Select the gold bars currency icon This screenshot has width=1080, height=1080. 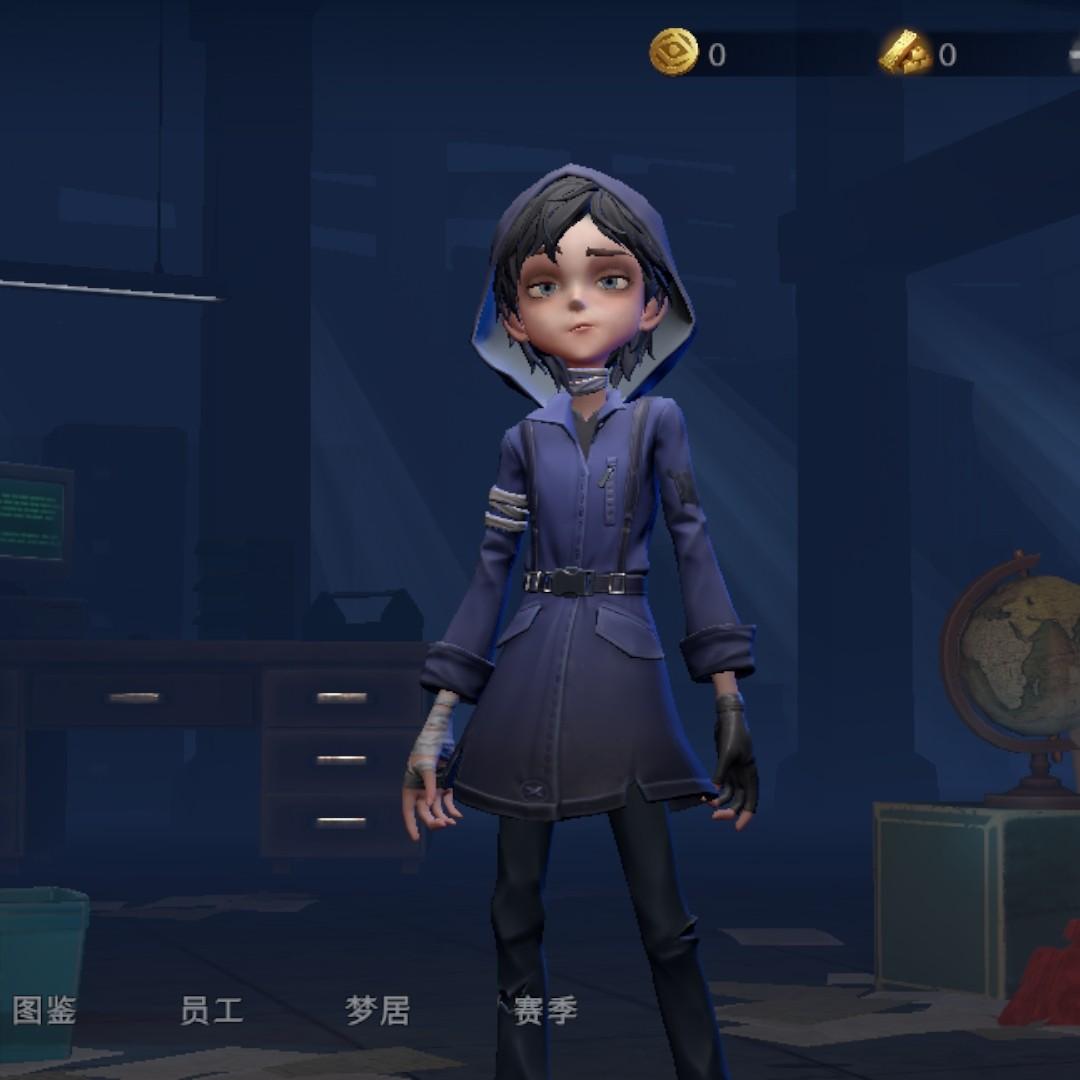click(x=905, y=53)
